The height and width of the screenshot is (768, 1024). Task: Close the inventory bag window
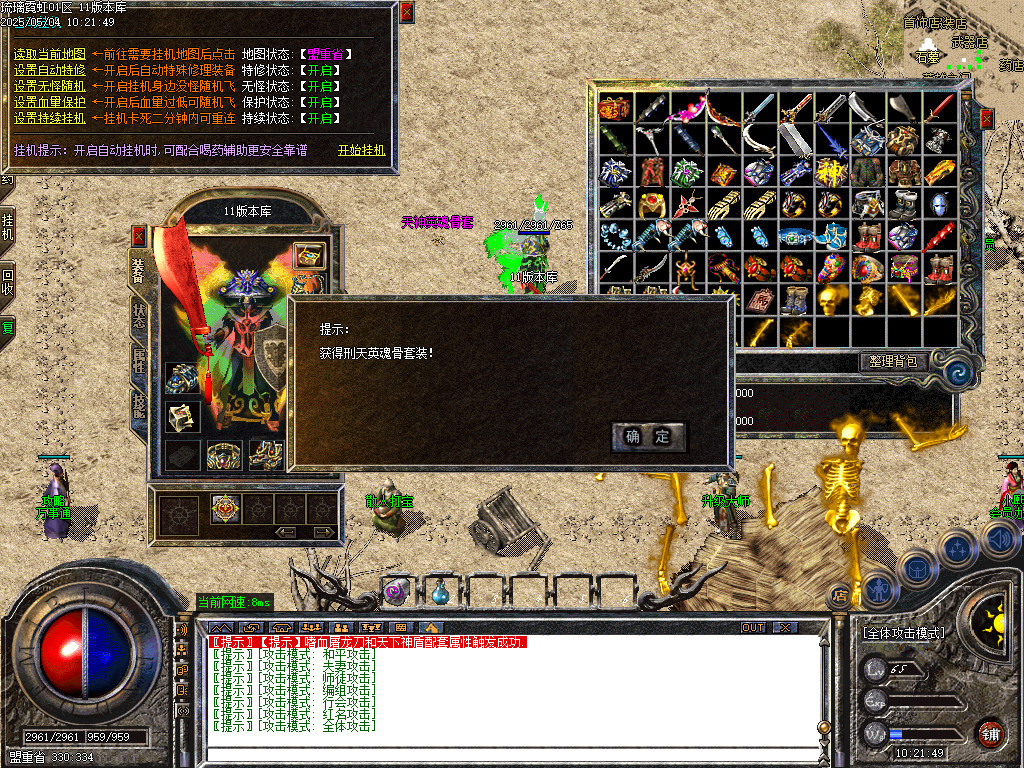tap(987, 119)
